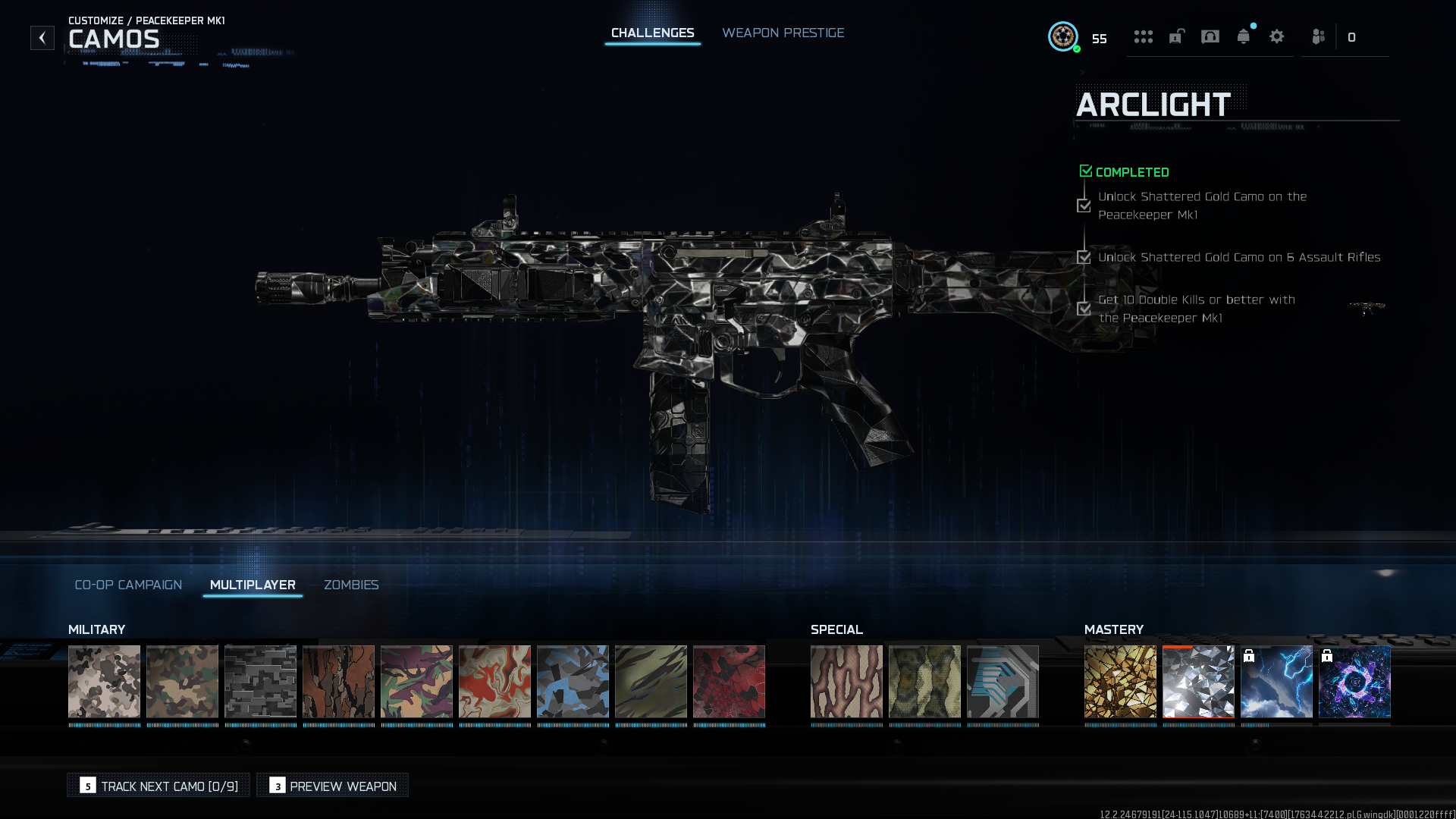Image resolution: width=1456 pixels, height=819 pixels.
Task: View notifications via the bell icon
Action: (x=1244, y=36)
